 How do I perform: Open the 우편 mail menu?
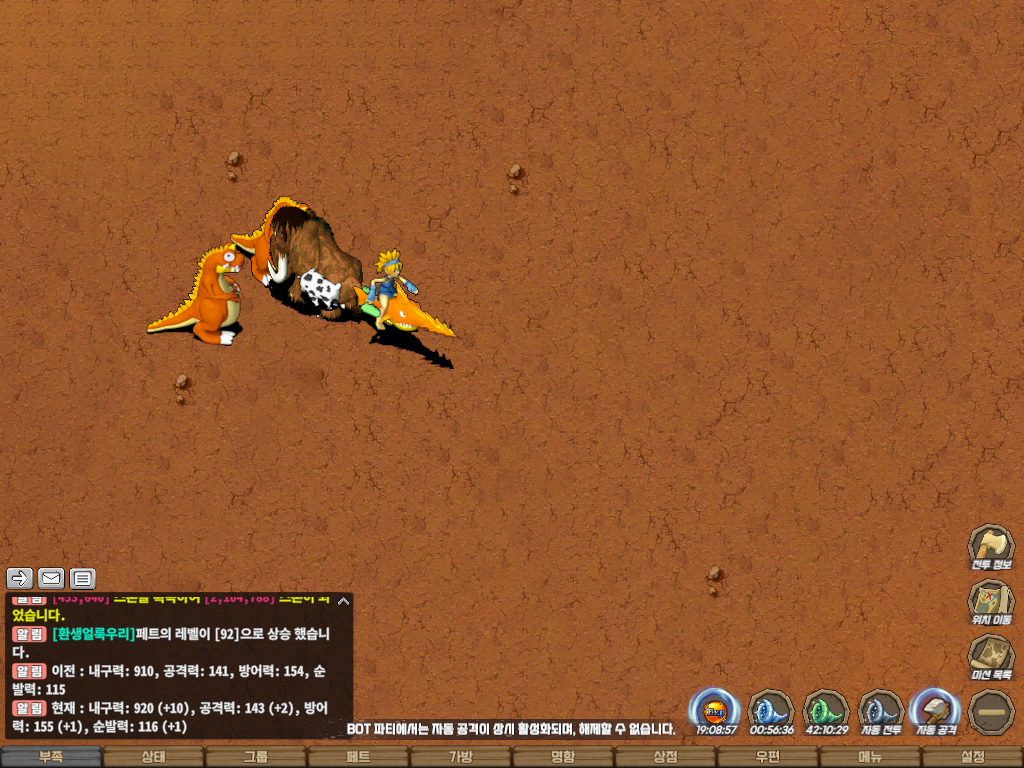click(767, 757)
